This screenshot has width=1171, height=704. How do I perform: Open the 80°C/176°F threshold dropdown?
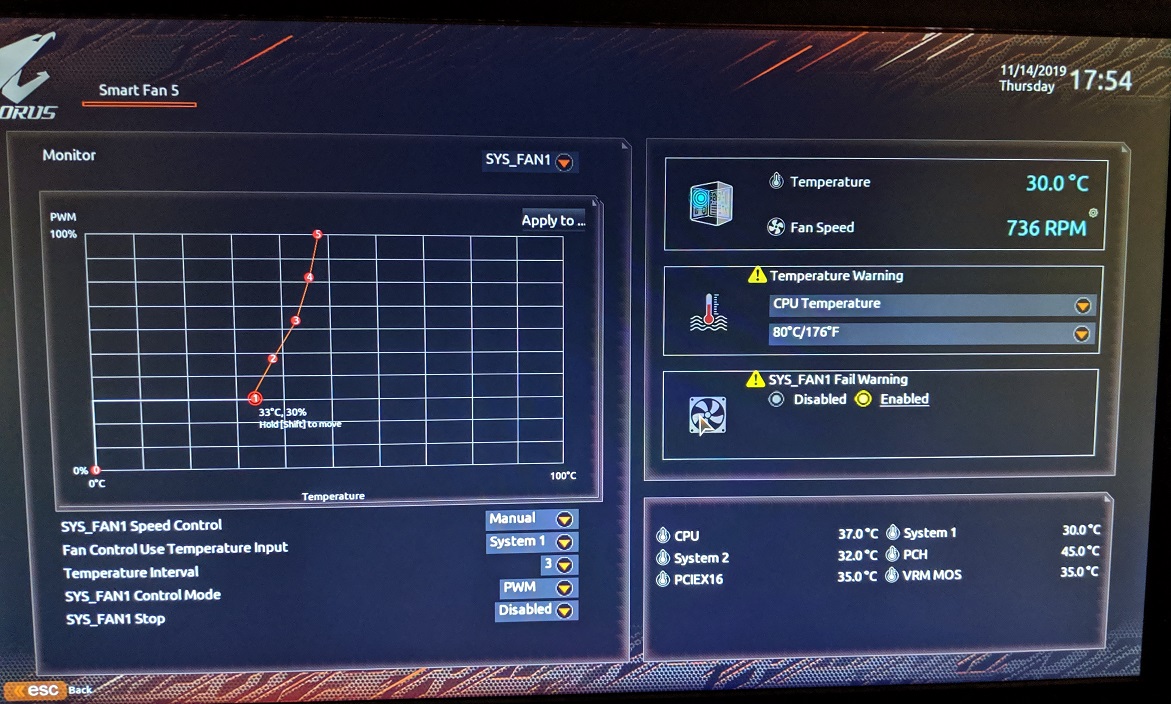tap(1081, 333)
